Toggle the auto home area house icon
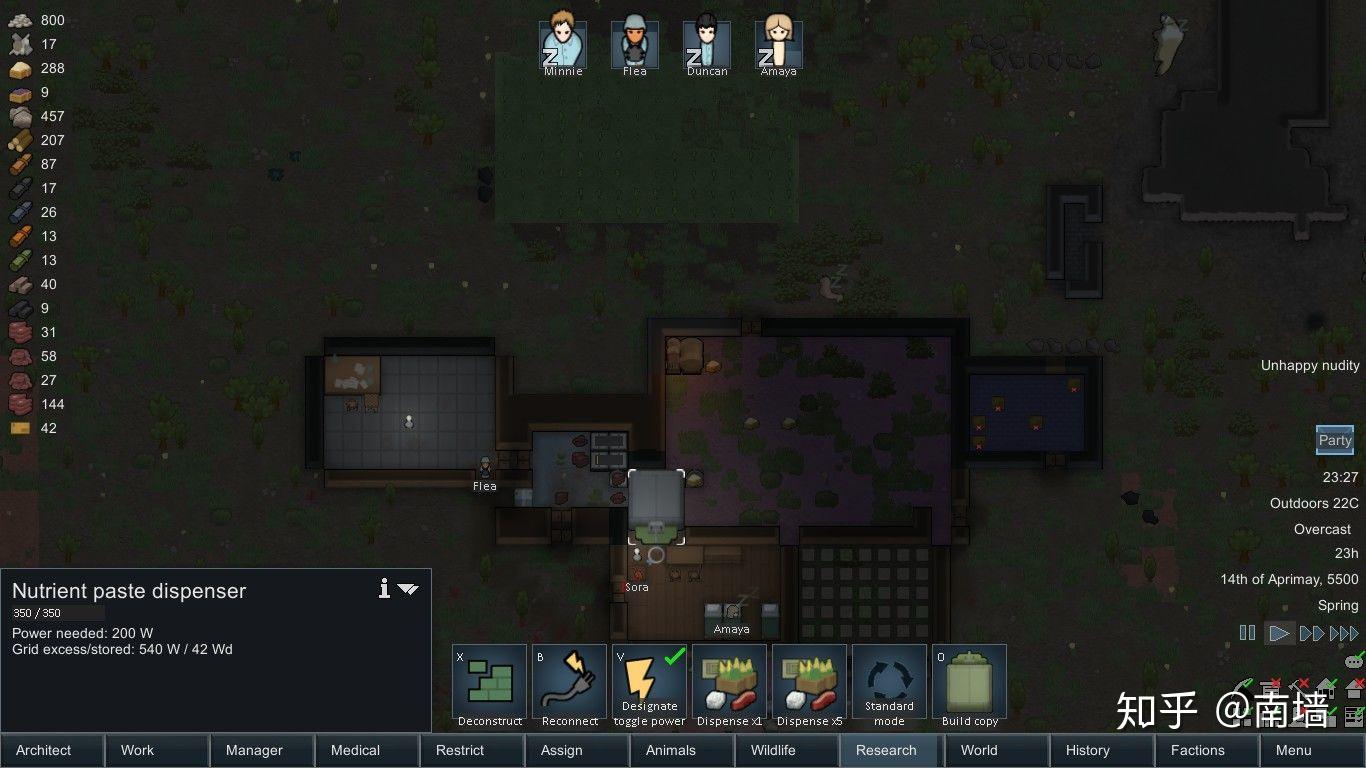 1327,690
